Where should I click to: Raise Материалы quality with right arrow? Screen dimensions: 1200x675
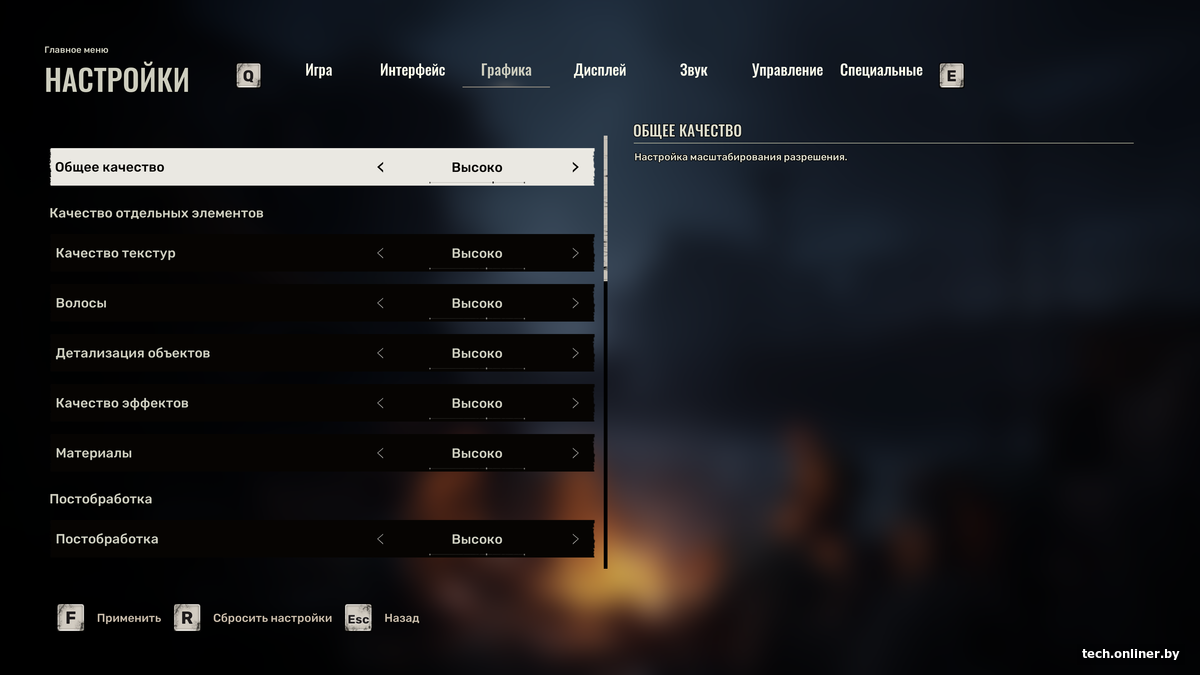pos(575,453)
